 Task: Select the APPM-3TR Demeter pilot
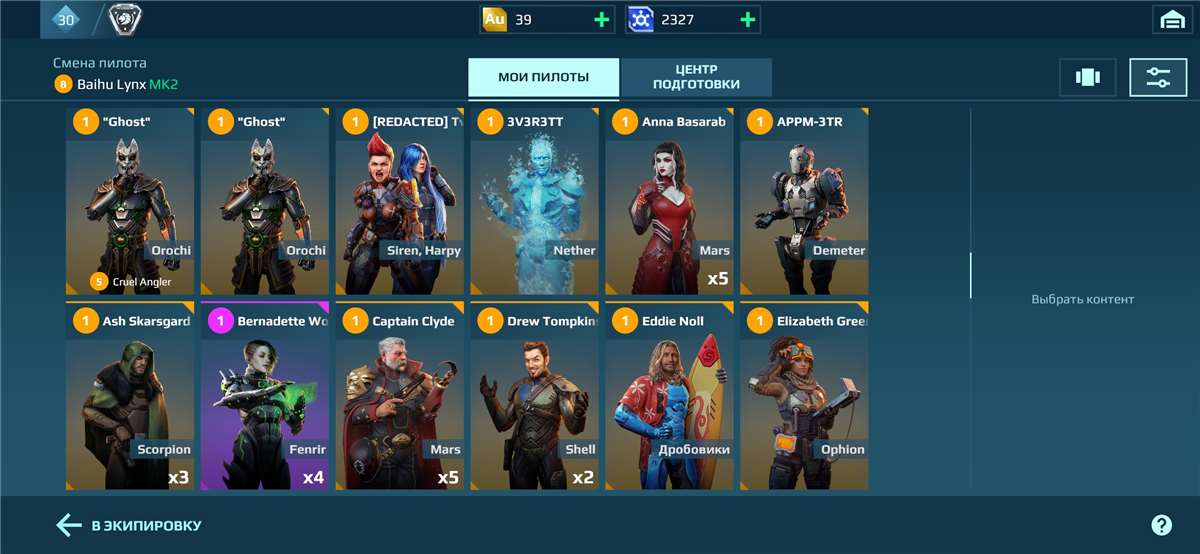(804, 200)
